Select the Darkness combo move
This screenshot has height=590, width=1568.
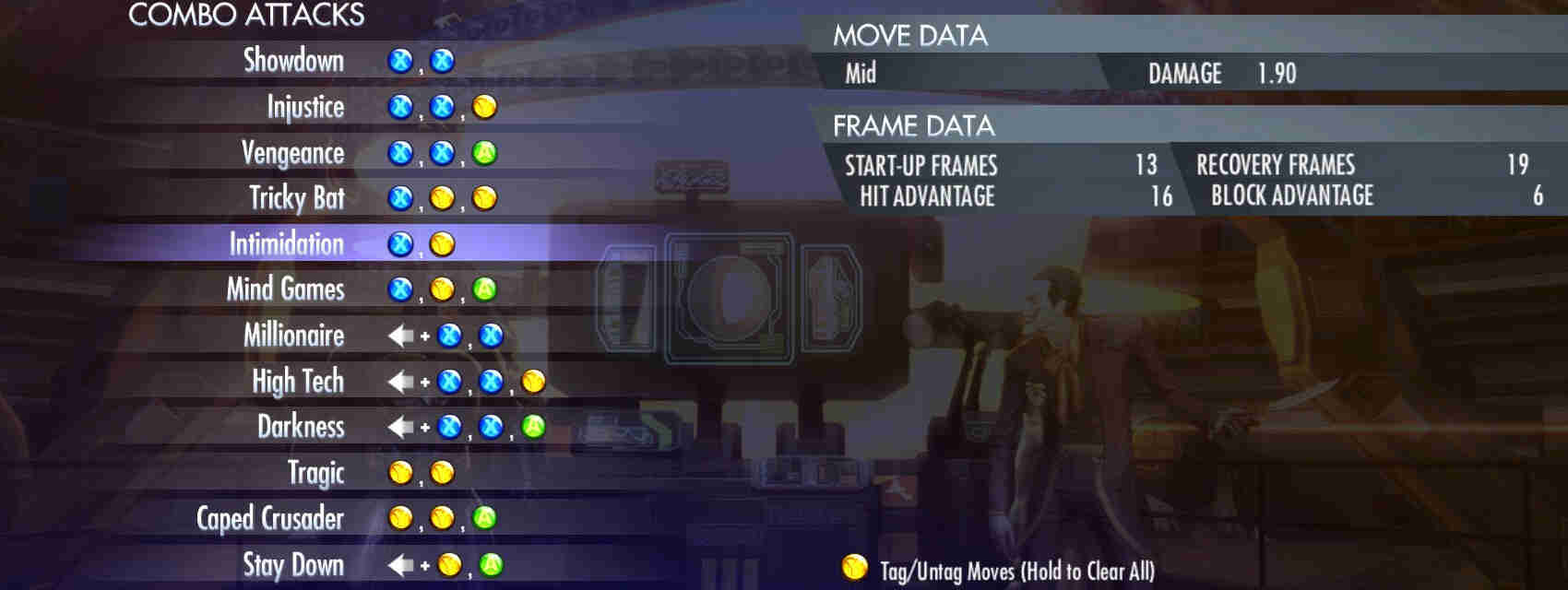tap(300, 427)
